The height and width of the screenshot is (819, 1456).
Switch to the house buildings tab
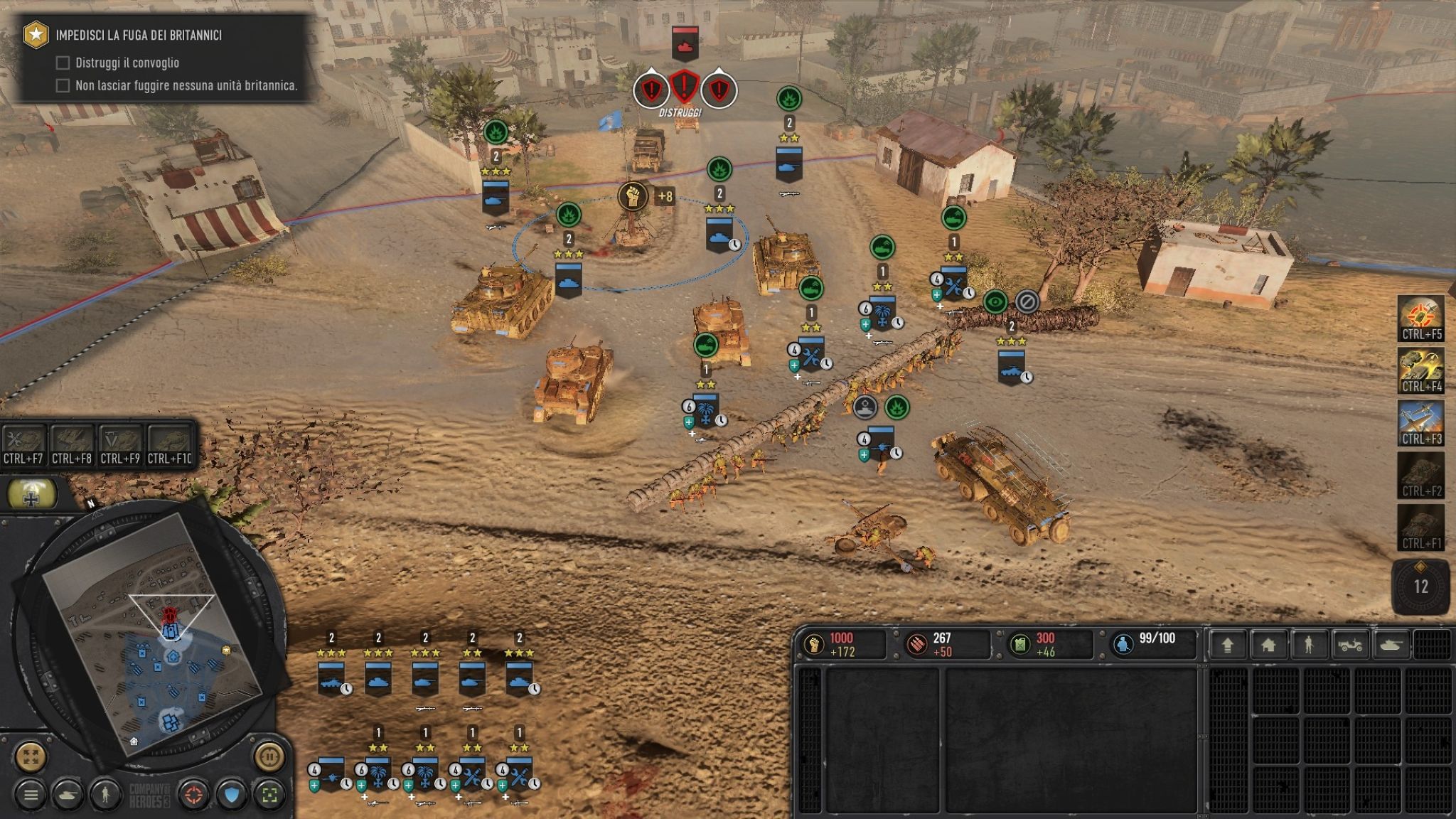pyautogui.click(x=1268, y=645)
